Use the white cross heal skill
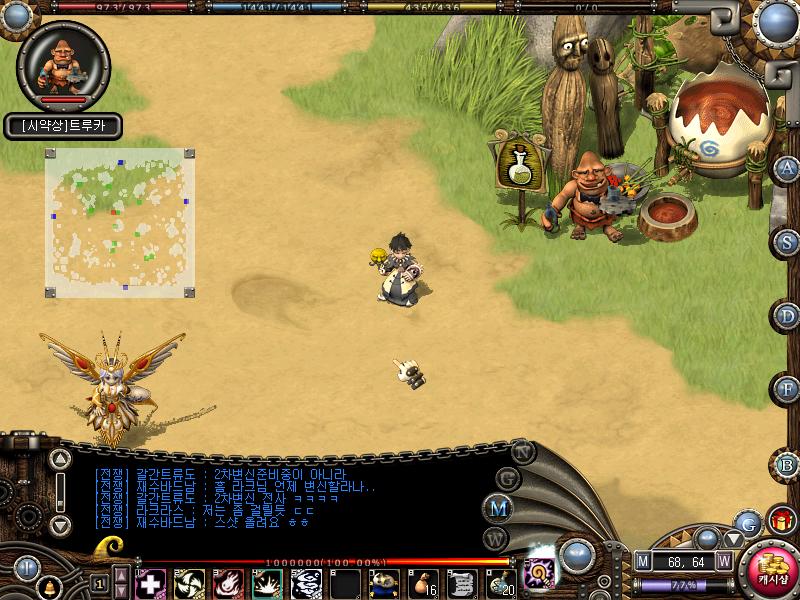Viewport: 800px width, 600px height. pos(150,582)
